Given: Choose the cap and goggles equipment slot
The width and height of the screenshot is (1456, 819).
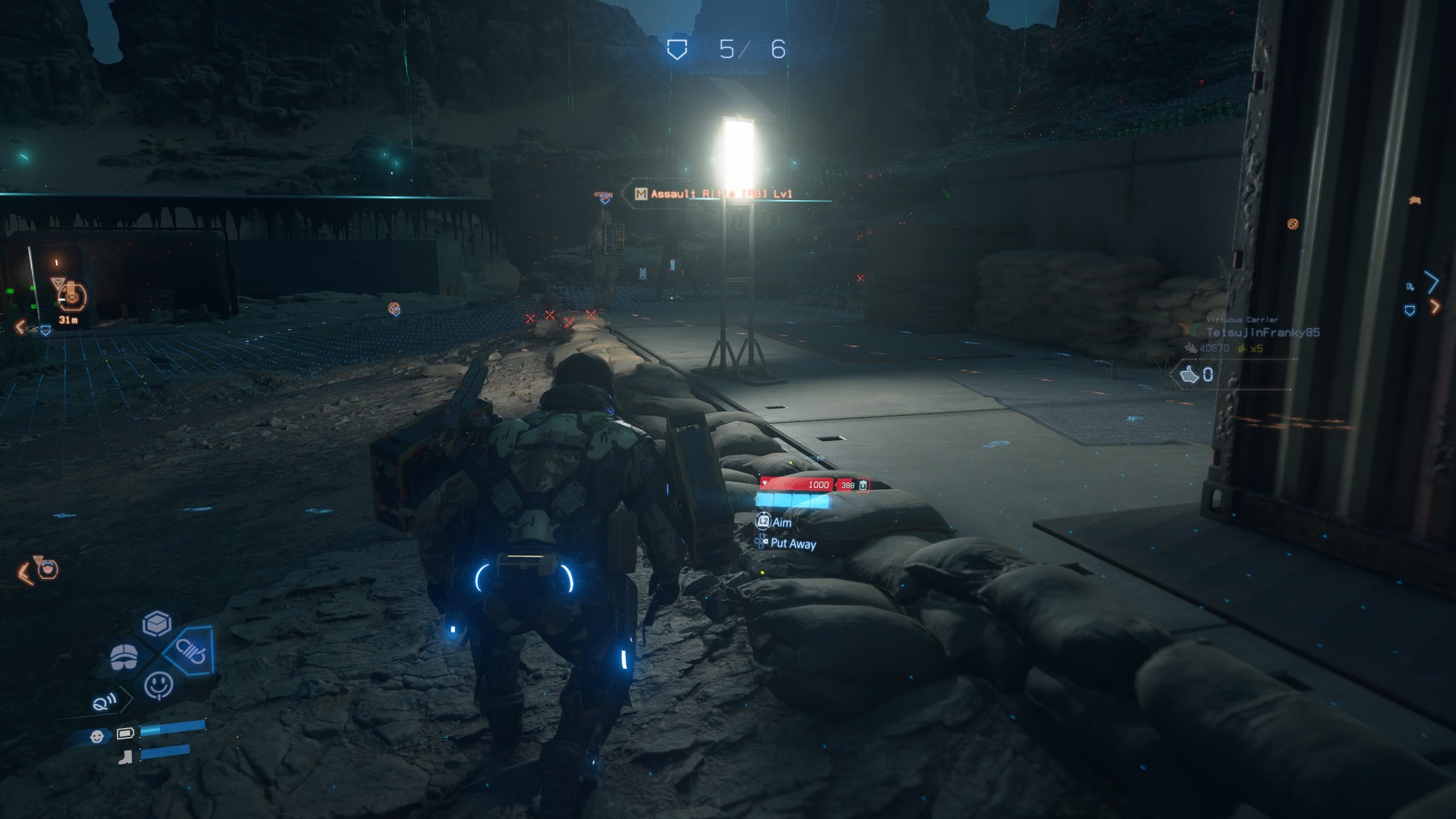Looking at the screenshot, I should (124, 657).
